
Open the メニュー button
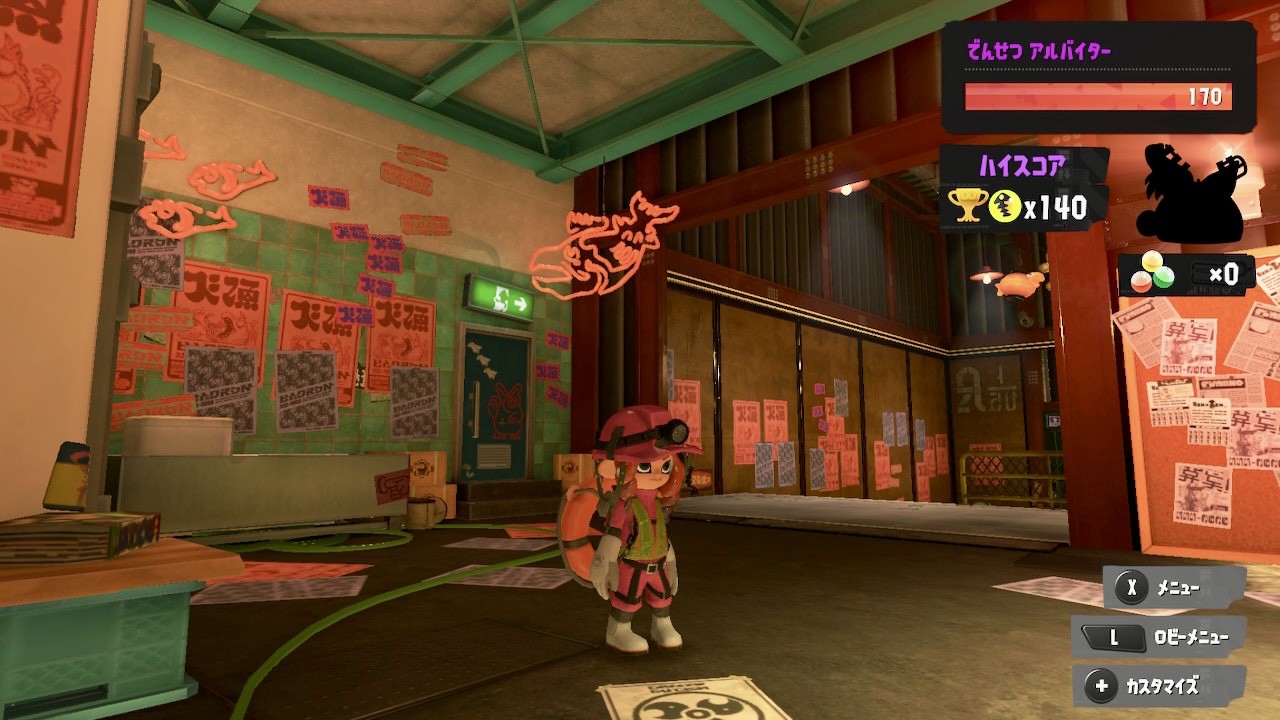coord(1174,588)
